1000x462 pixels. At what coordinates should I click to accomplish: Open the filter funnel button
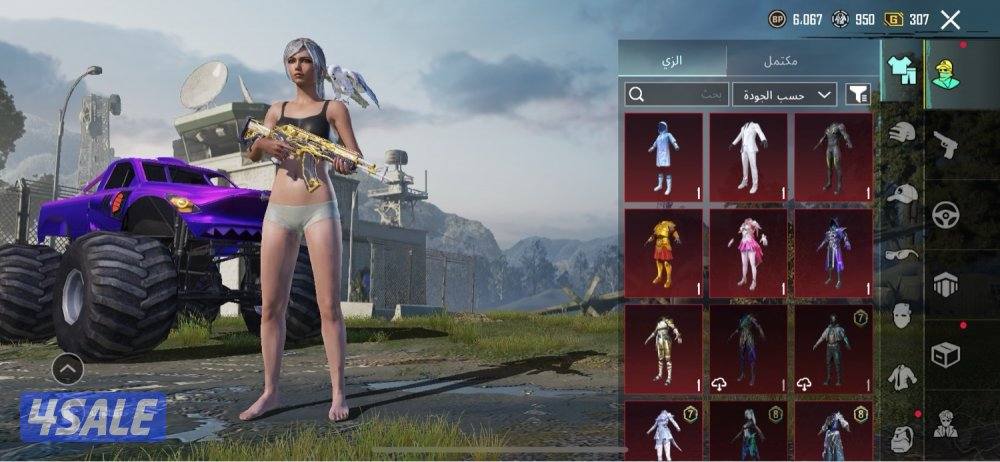pos(858,94)
